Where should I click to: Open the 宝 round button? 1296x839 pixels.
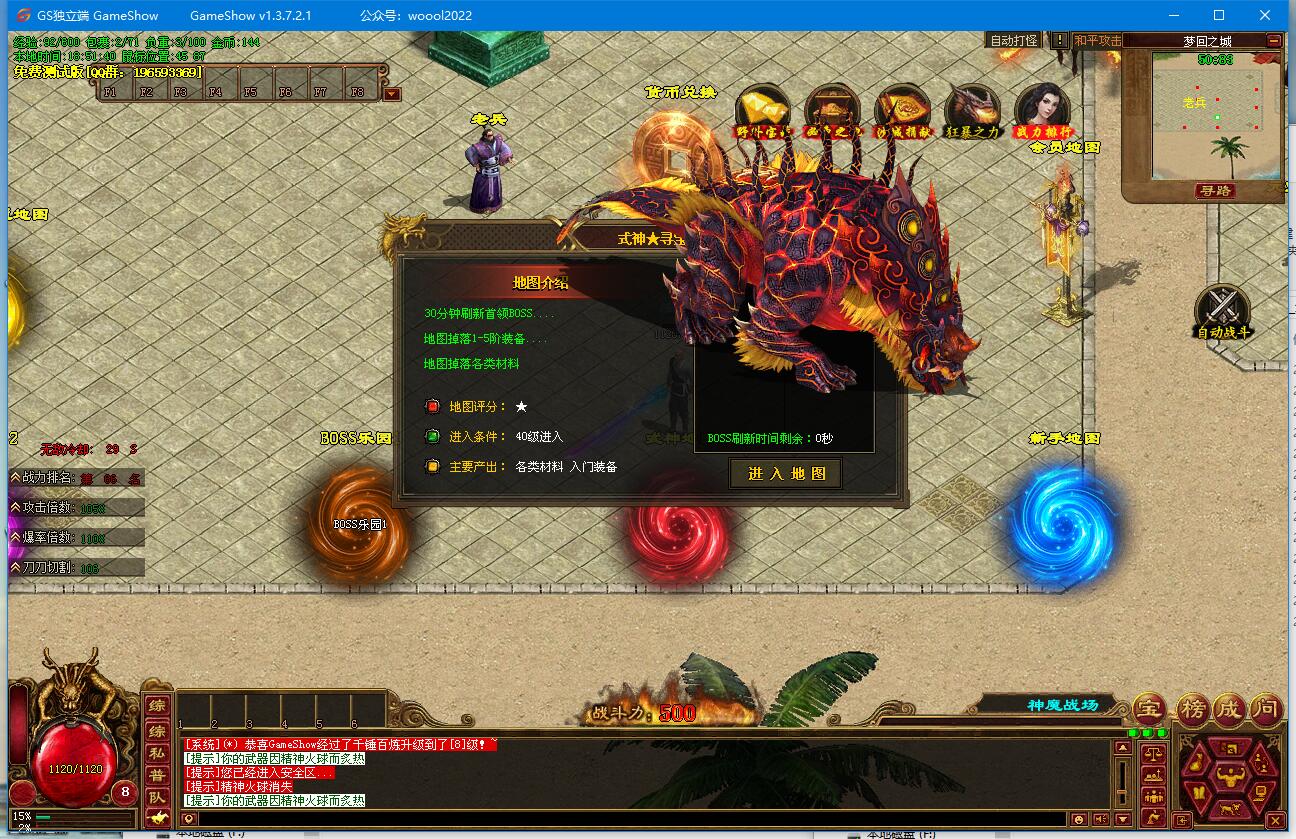click(1150, 709)
